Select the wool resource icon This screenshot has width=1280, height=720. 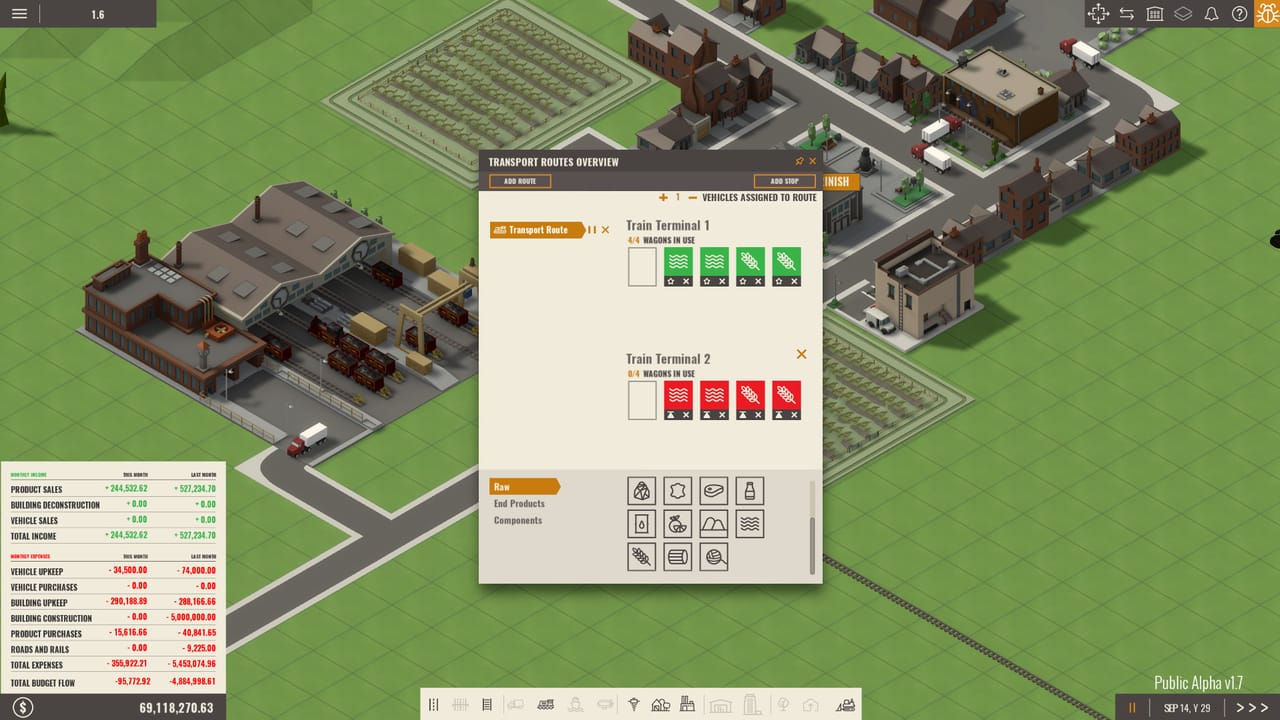(714, 557)
